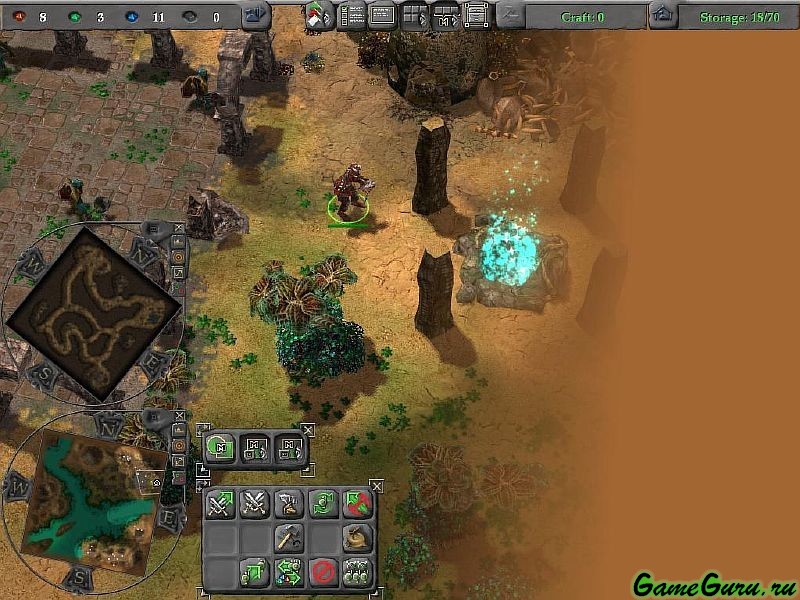Click the crossed swords with green arrow command
This screenshot has height=600, width=800.
[220, 504]
